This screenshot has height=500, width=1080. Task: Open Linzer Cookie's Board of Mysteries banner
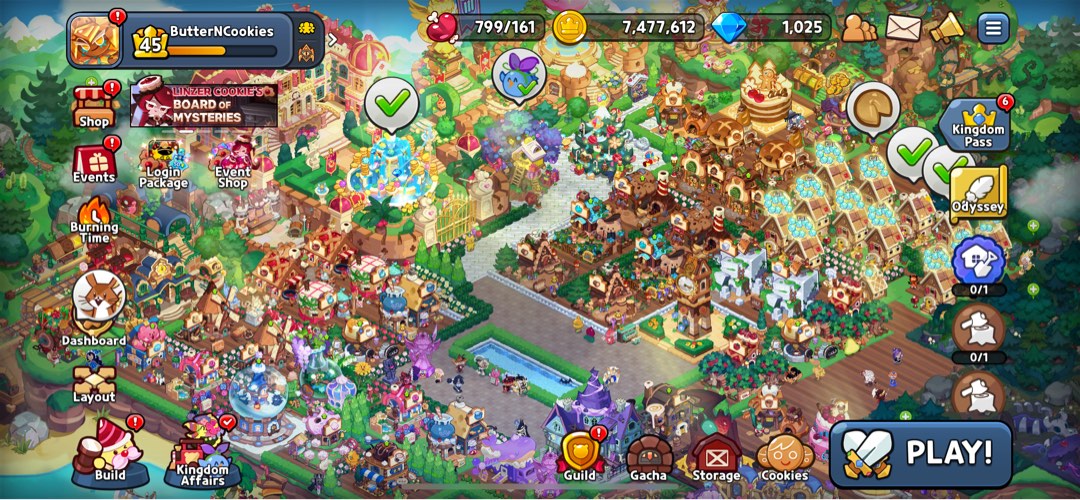point(203,105)
